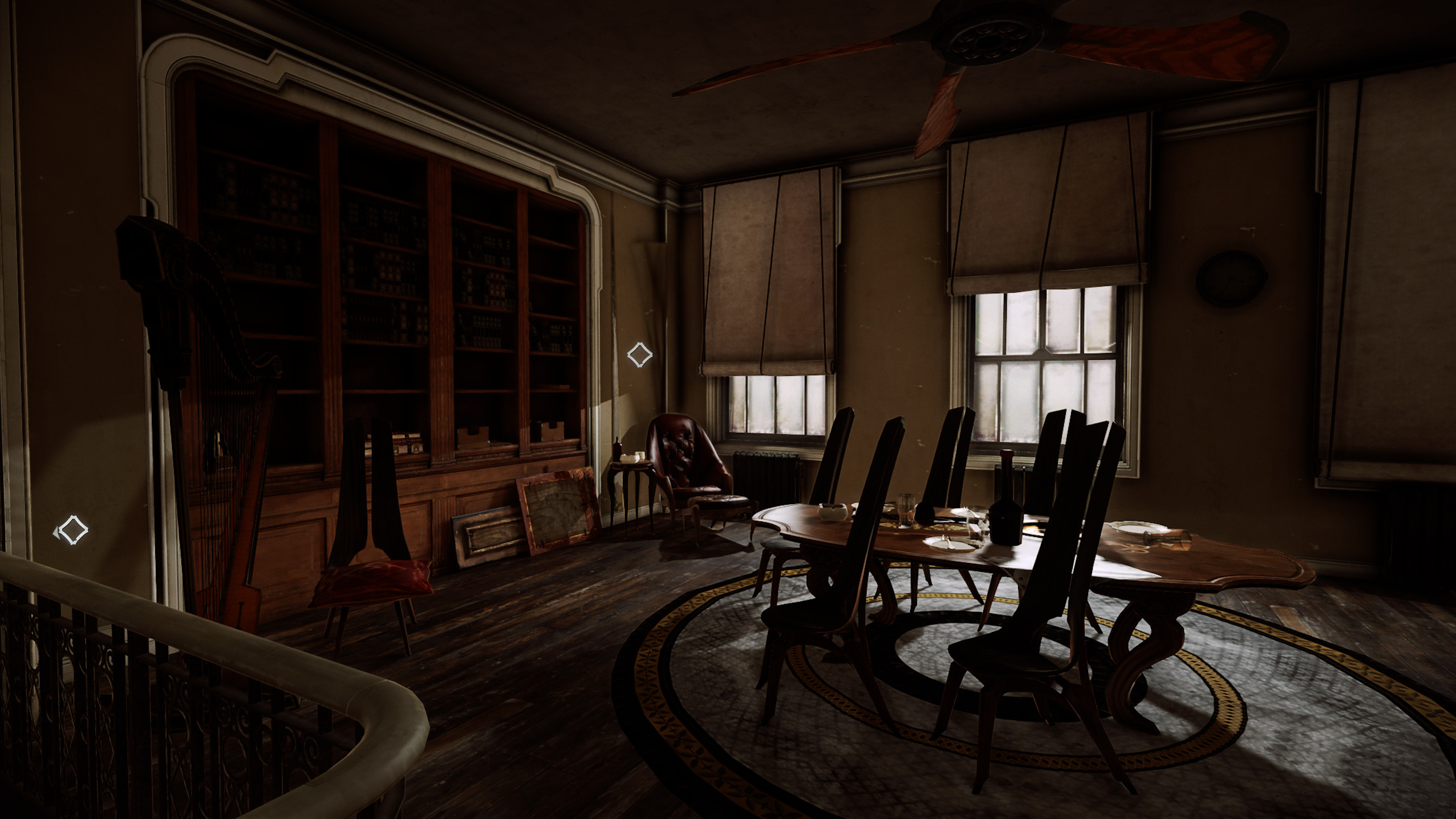Viewport: 1456px width, 819px height.
Task: Select the diamond marker above the leather armchair
Action: click(639, 355)
